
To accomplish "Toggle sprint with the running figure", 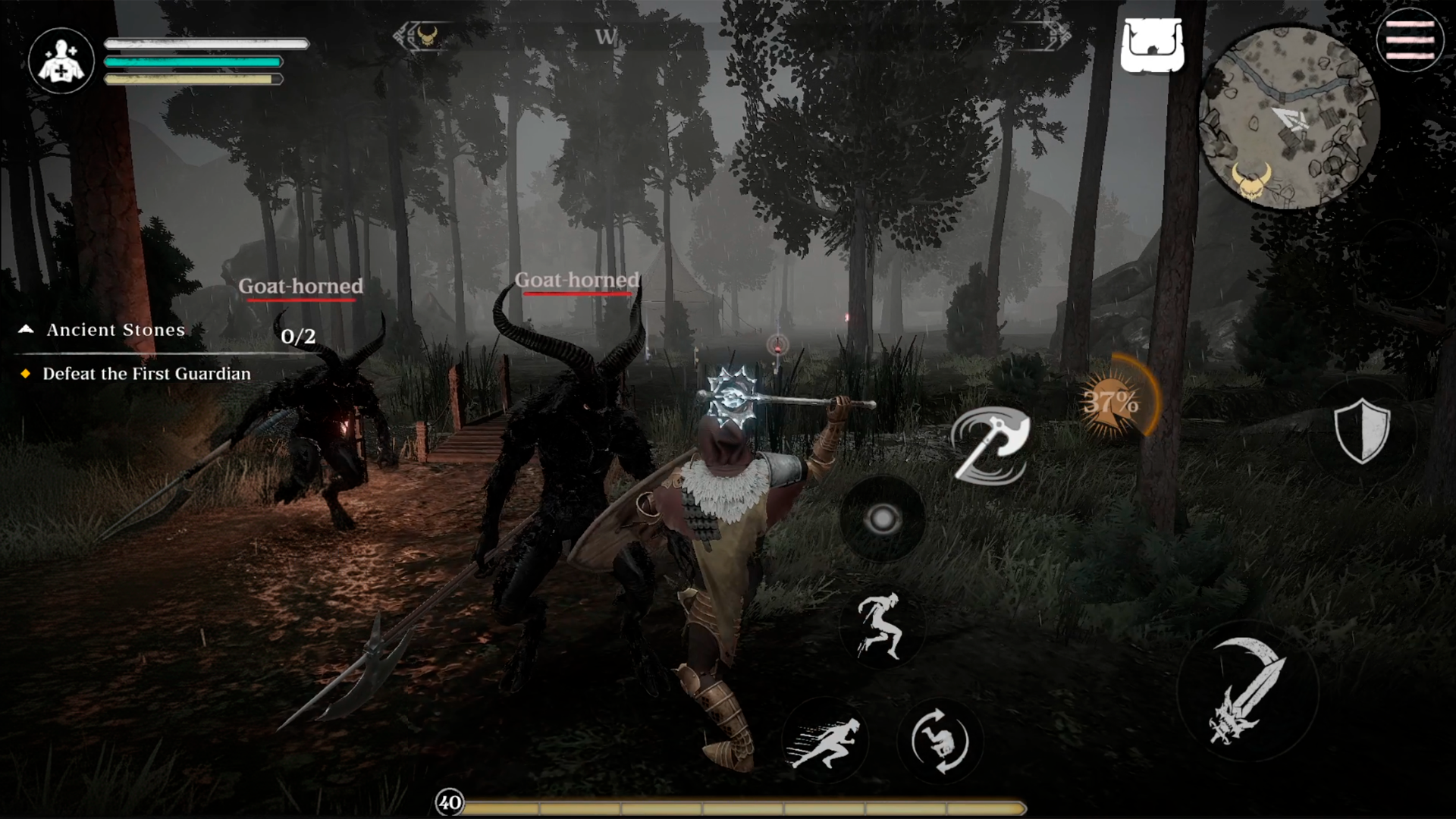I will pyautogui.click(x=825, y=741).
